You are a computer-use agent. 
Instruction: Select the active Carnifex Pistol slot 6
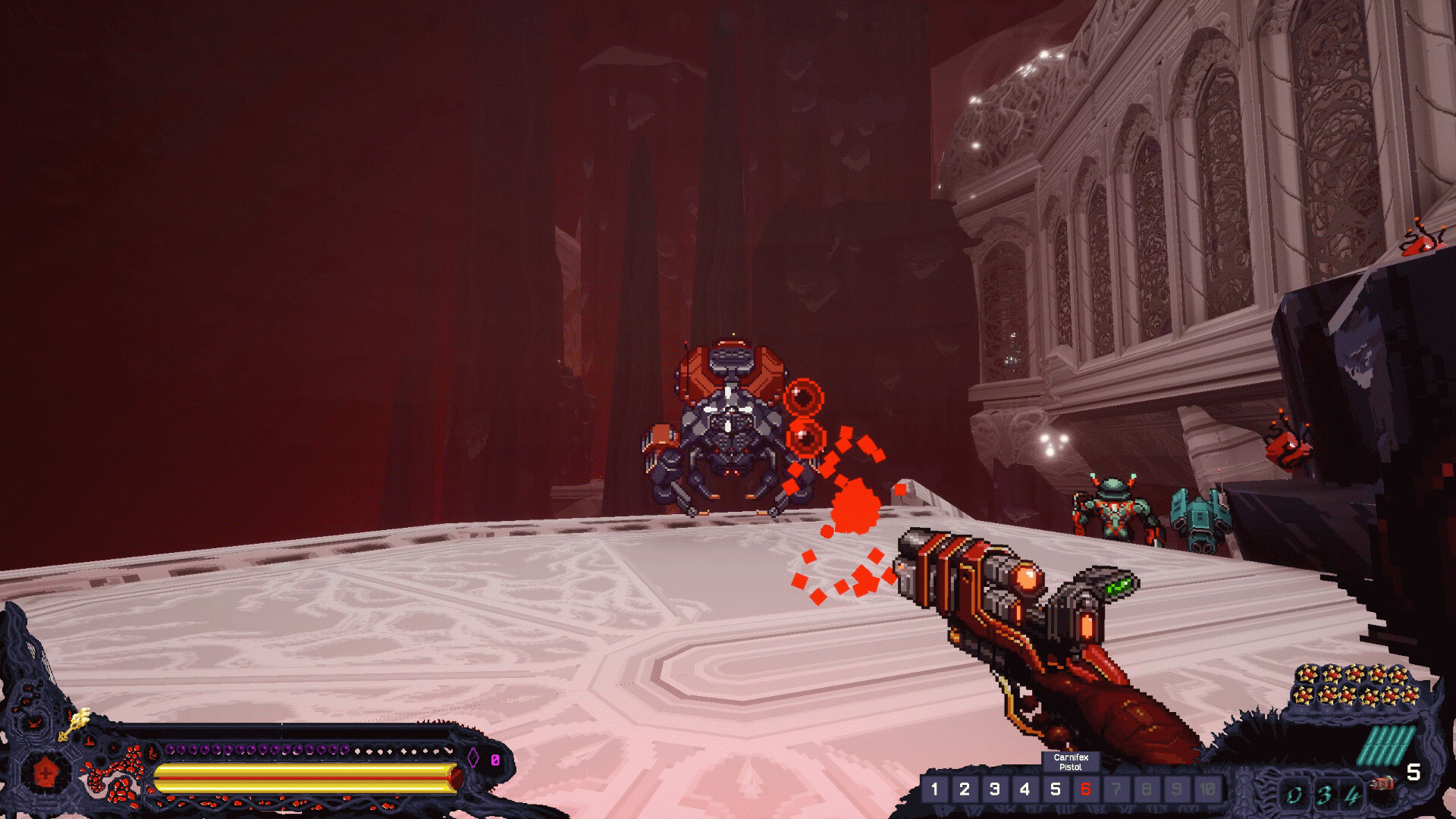[1085, 789]
